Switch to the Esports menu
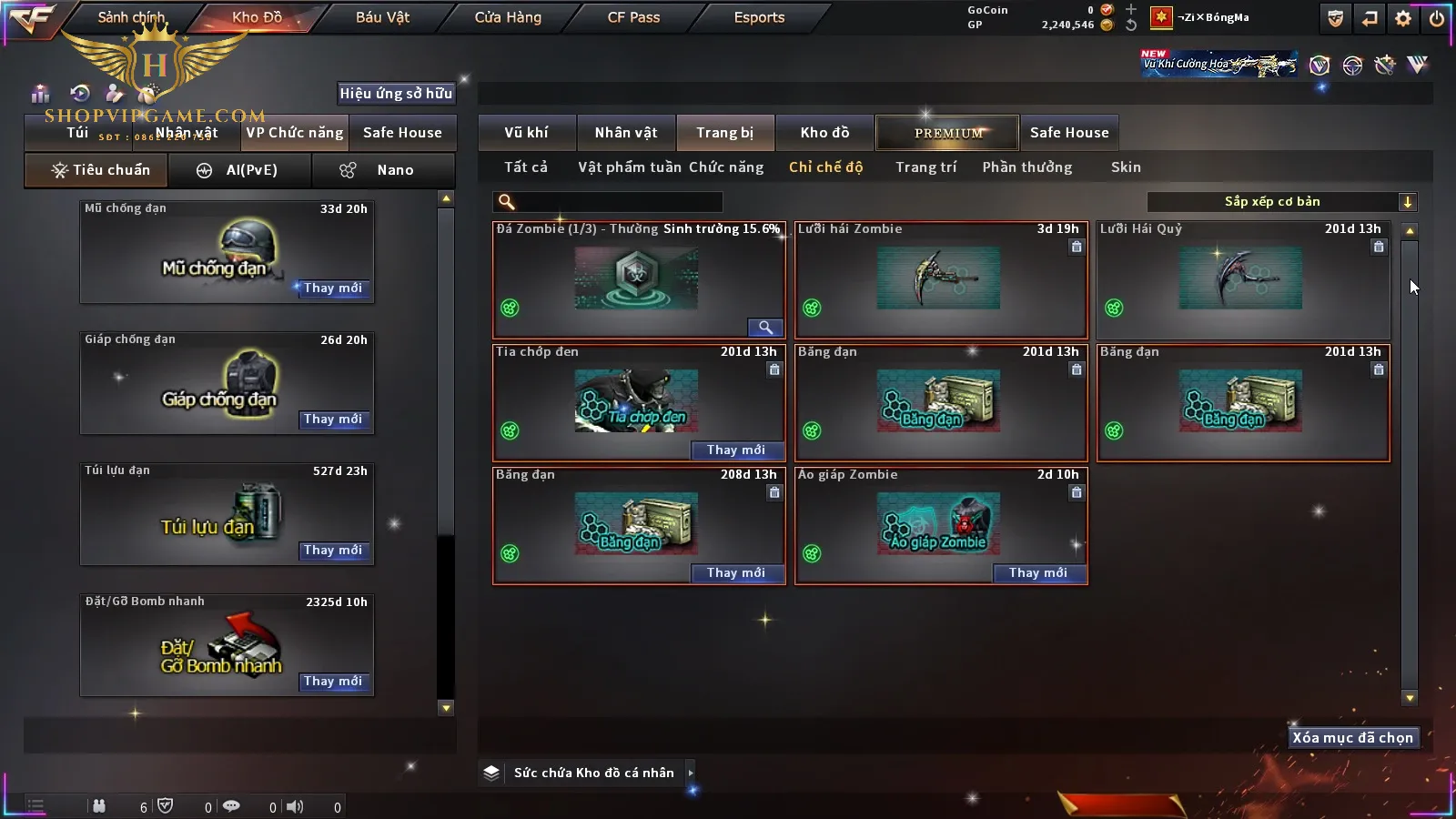The image size is (1456, 819). [x=759, y=17]
